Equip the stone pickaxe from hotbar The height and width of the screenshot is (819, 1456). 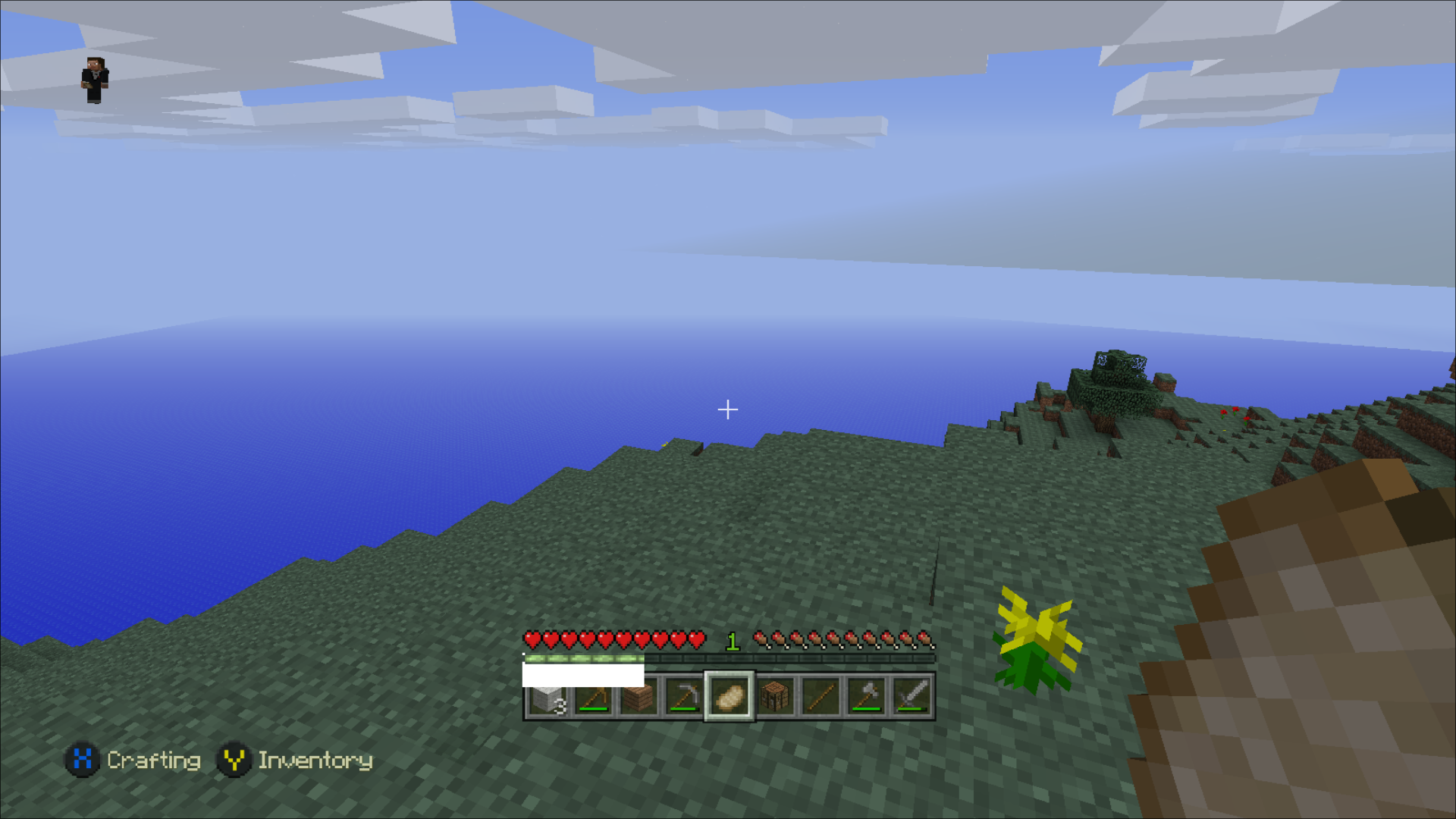pyautogui.click(x=684, y=697)
